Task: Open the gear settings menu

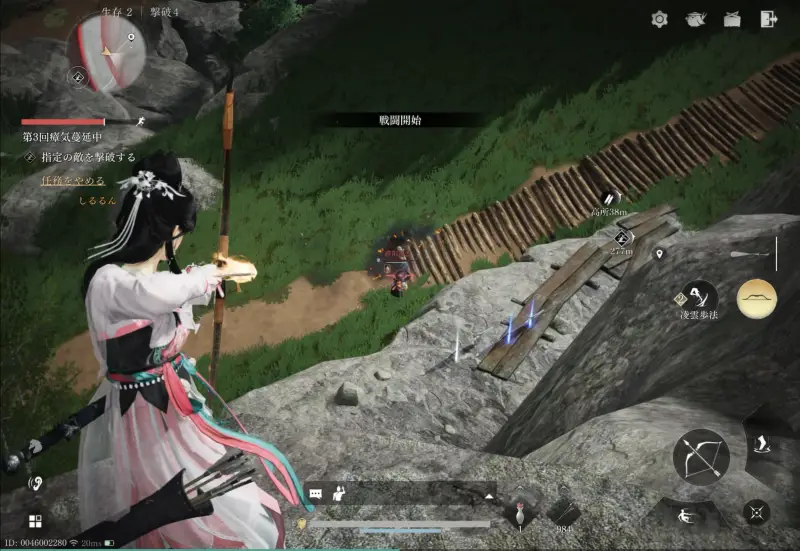Action: (x=659, y=19)
